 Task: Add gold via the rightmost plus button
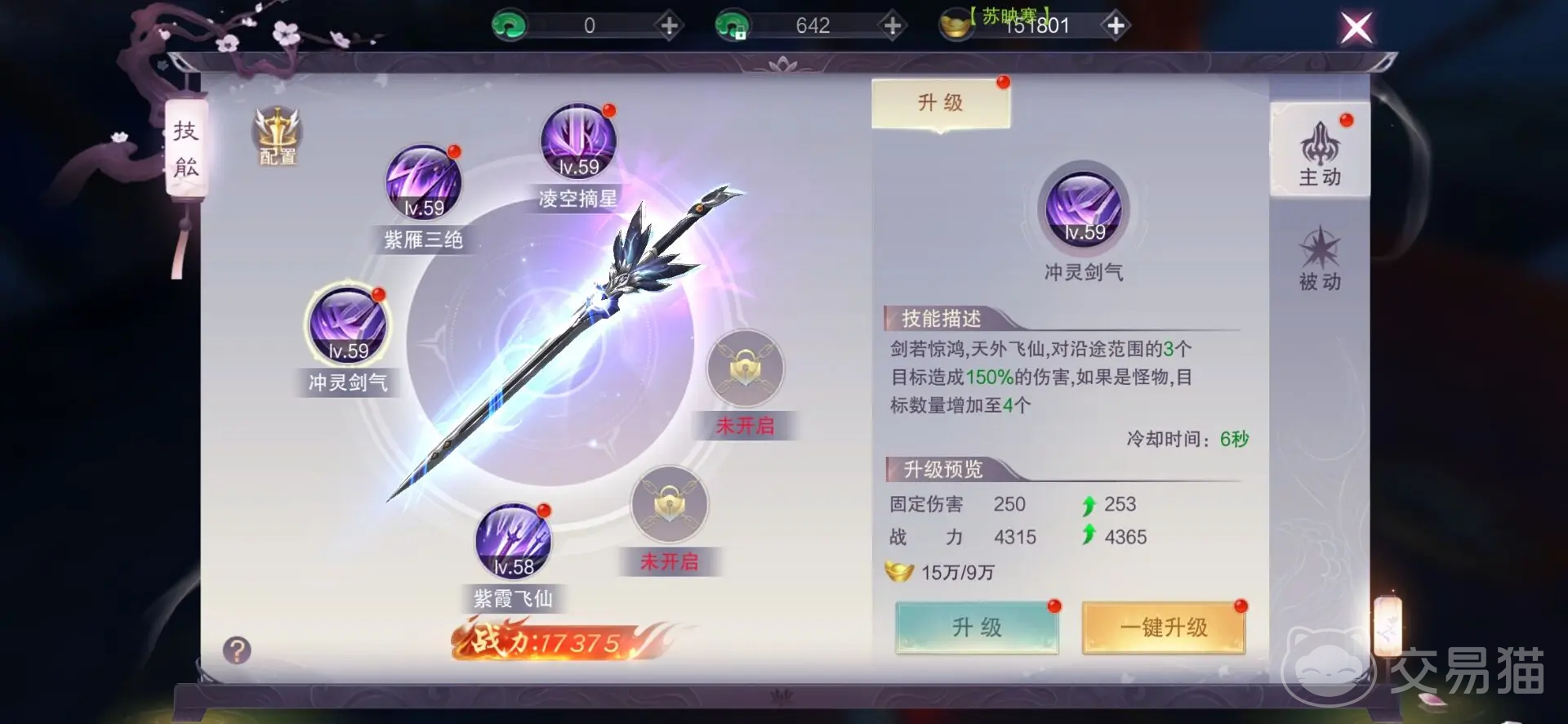tap(1115, 25)
